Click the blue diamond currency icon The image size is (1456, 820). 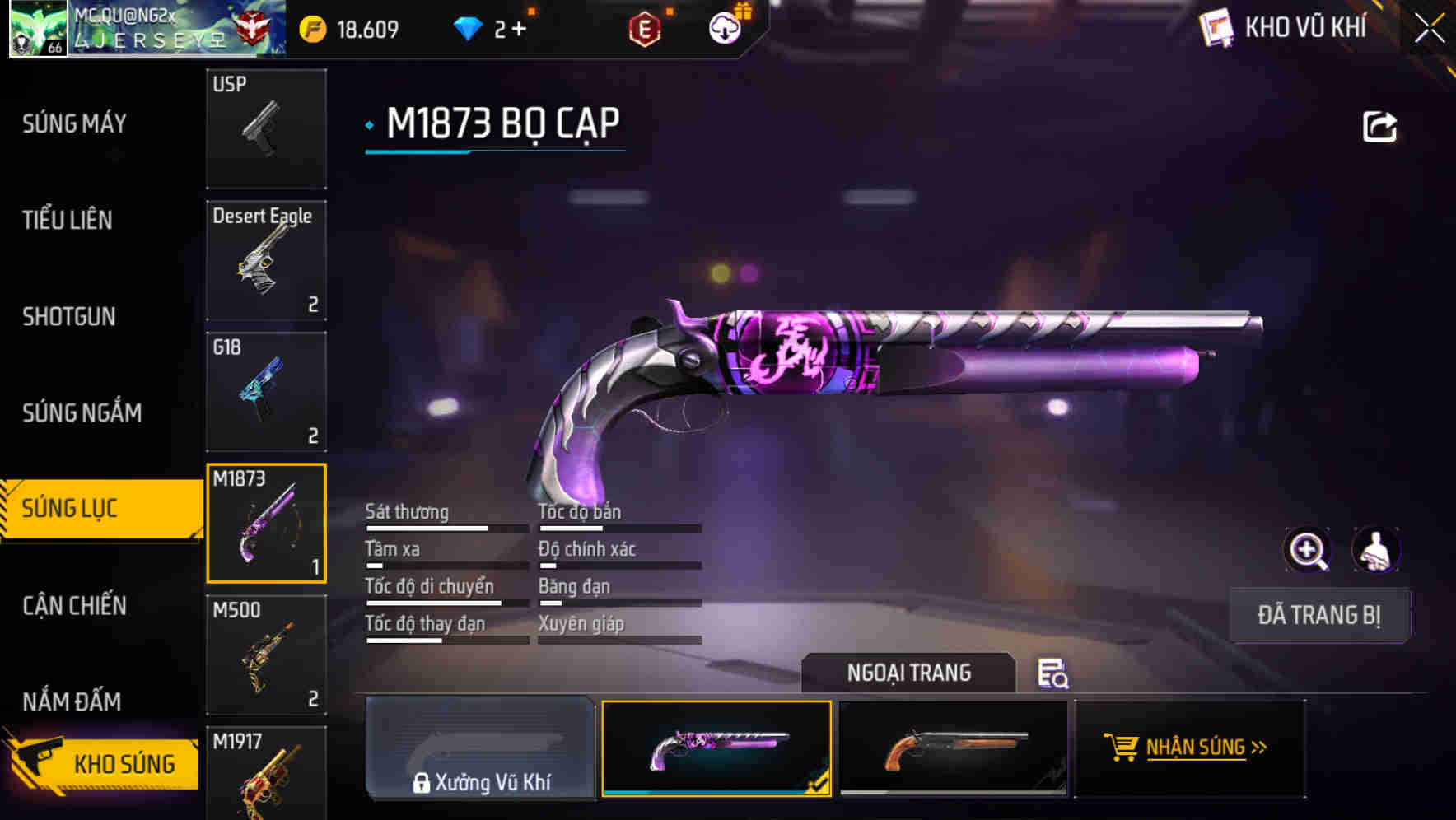469,27
